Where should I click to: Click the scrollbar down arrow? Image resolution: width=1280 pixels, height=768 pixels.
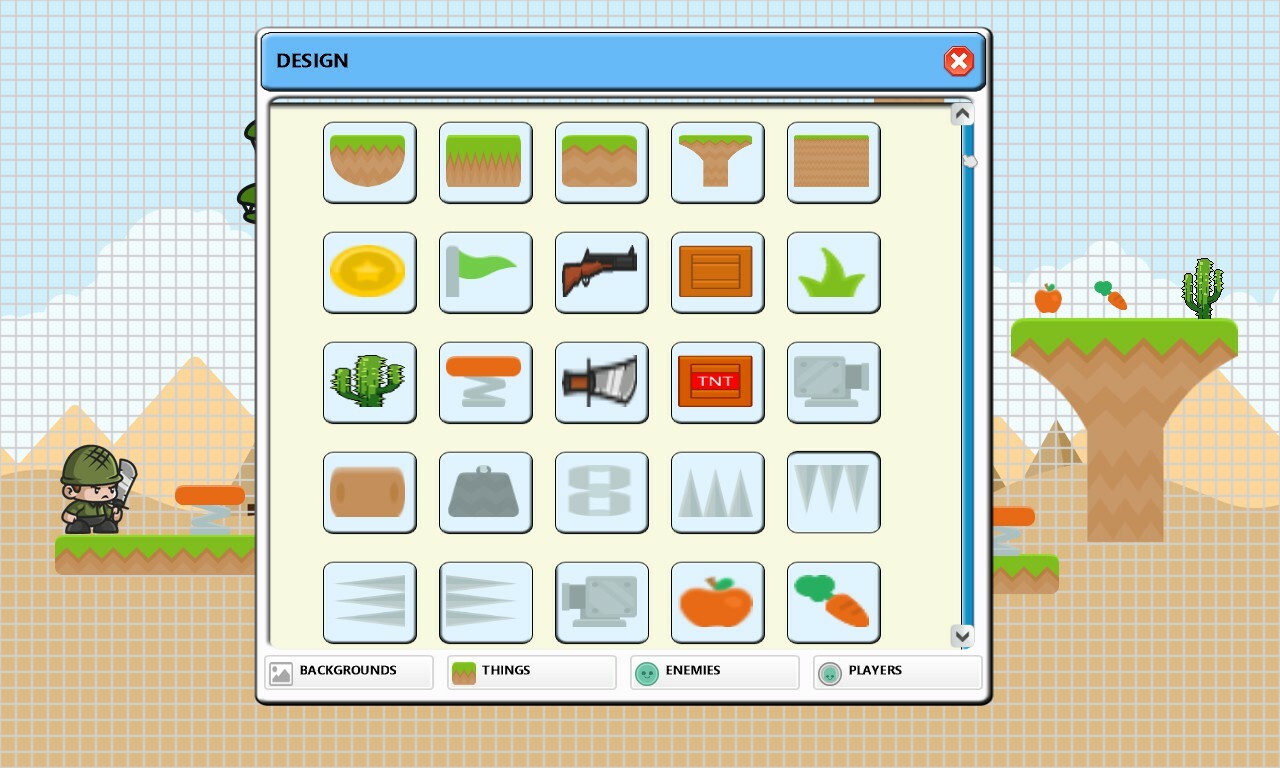coord(961,634)
